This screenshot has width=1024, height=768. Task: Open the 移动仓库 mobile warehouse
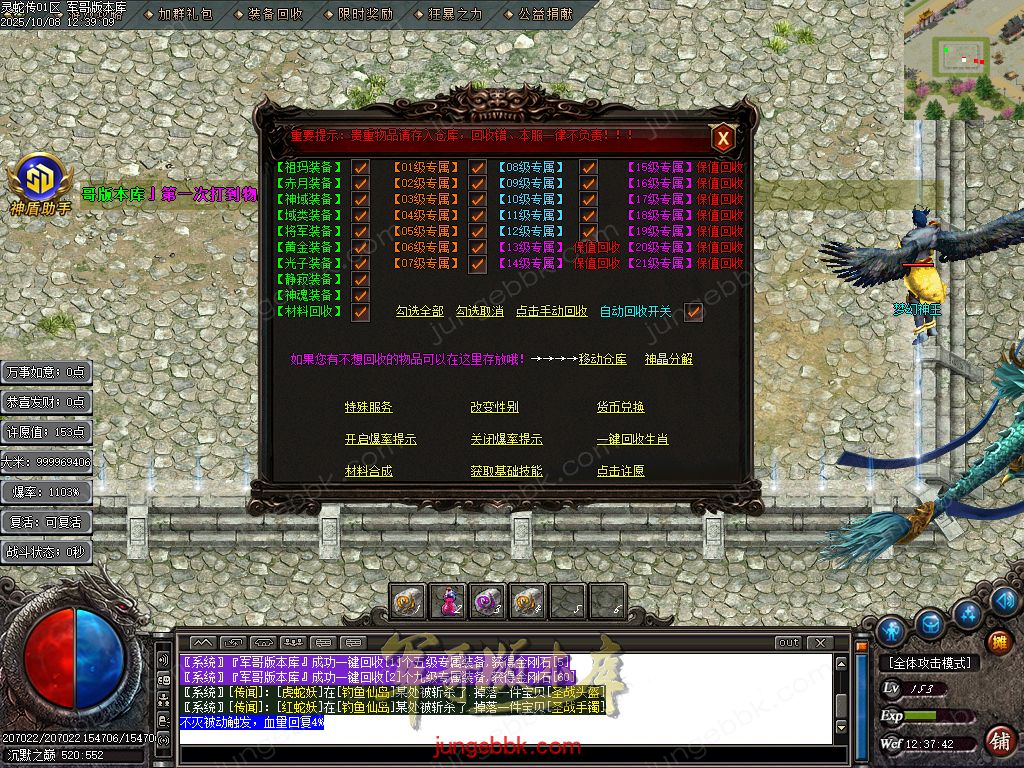tap(602, 359)
